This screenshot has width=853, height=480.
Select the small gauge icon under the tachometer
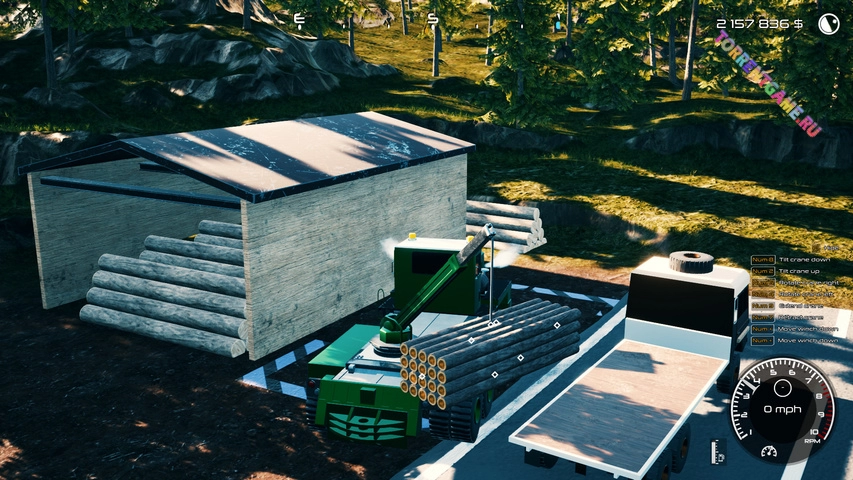coord(770,452)
